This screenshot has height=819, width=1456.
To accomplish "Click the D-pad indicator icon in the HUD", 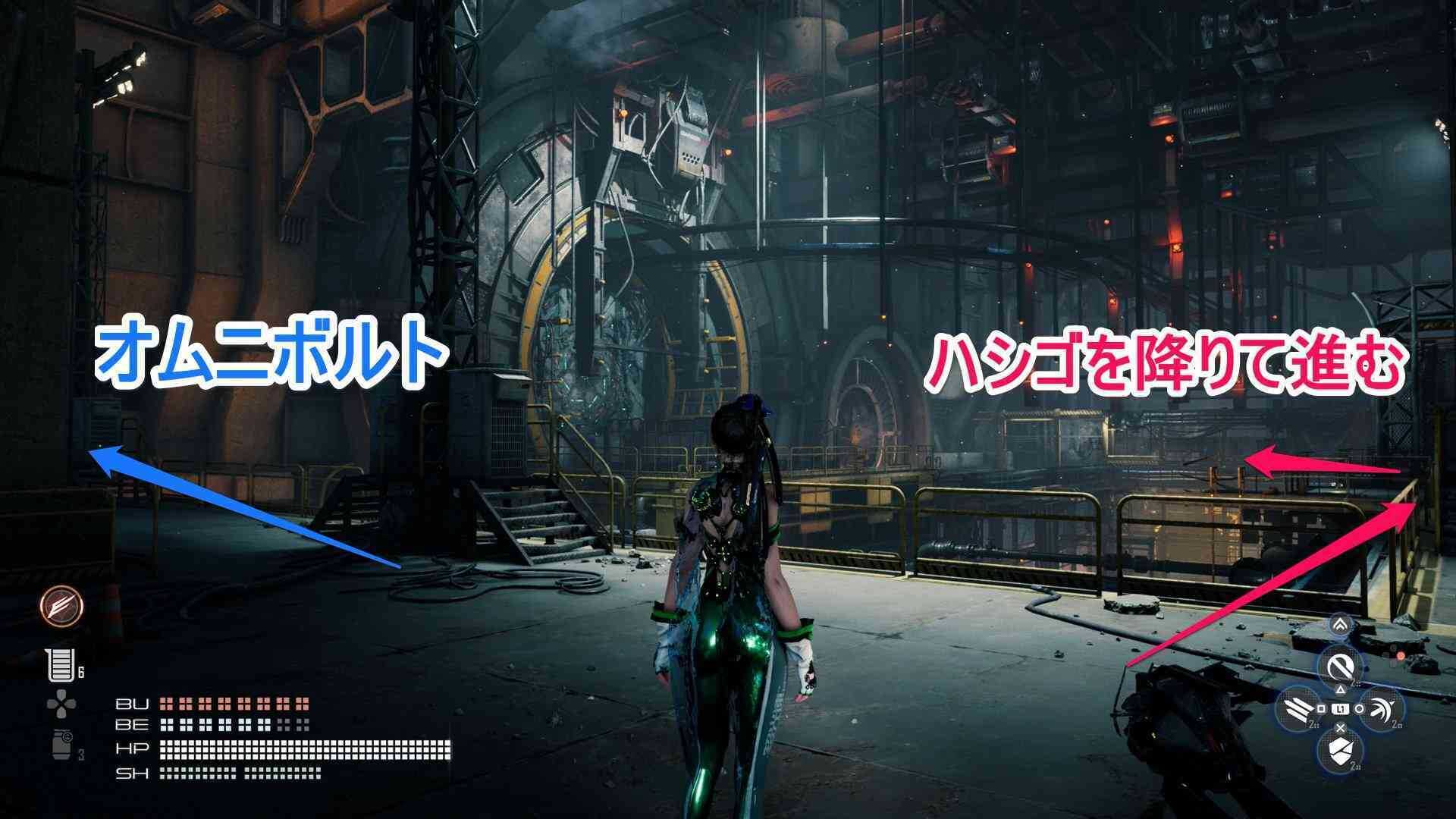I will (x=61, y=703).
